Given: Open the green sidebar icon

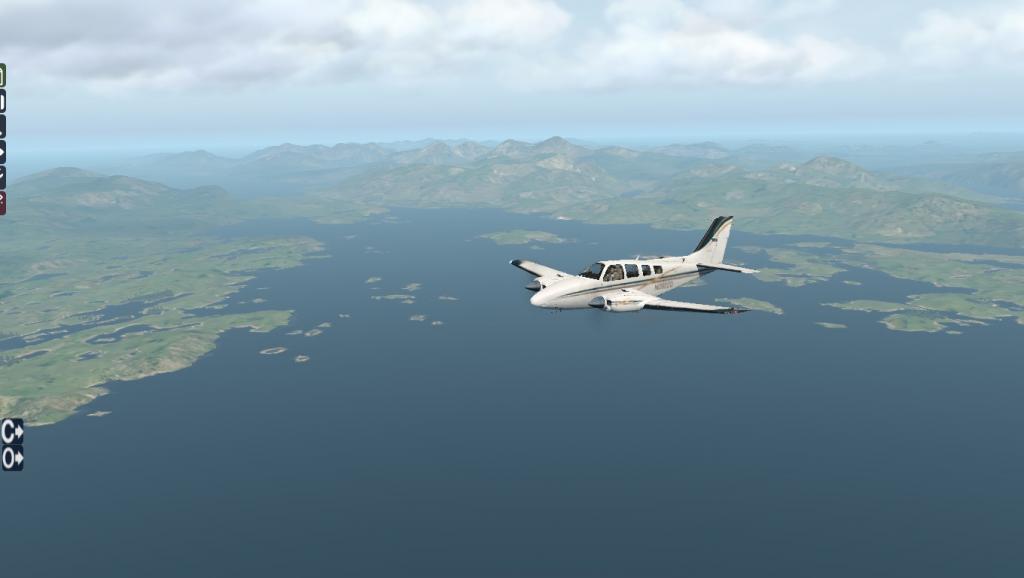Looking at the screenshot, I should point(2,75).
